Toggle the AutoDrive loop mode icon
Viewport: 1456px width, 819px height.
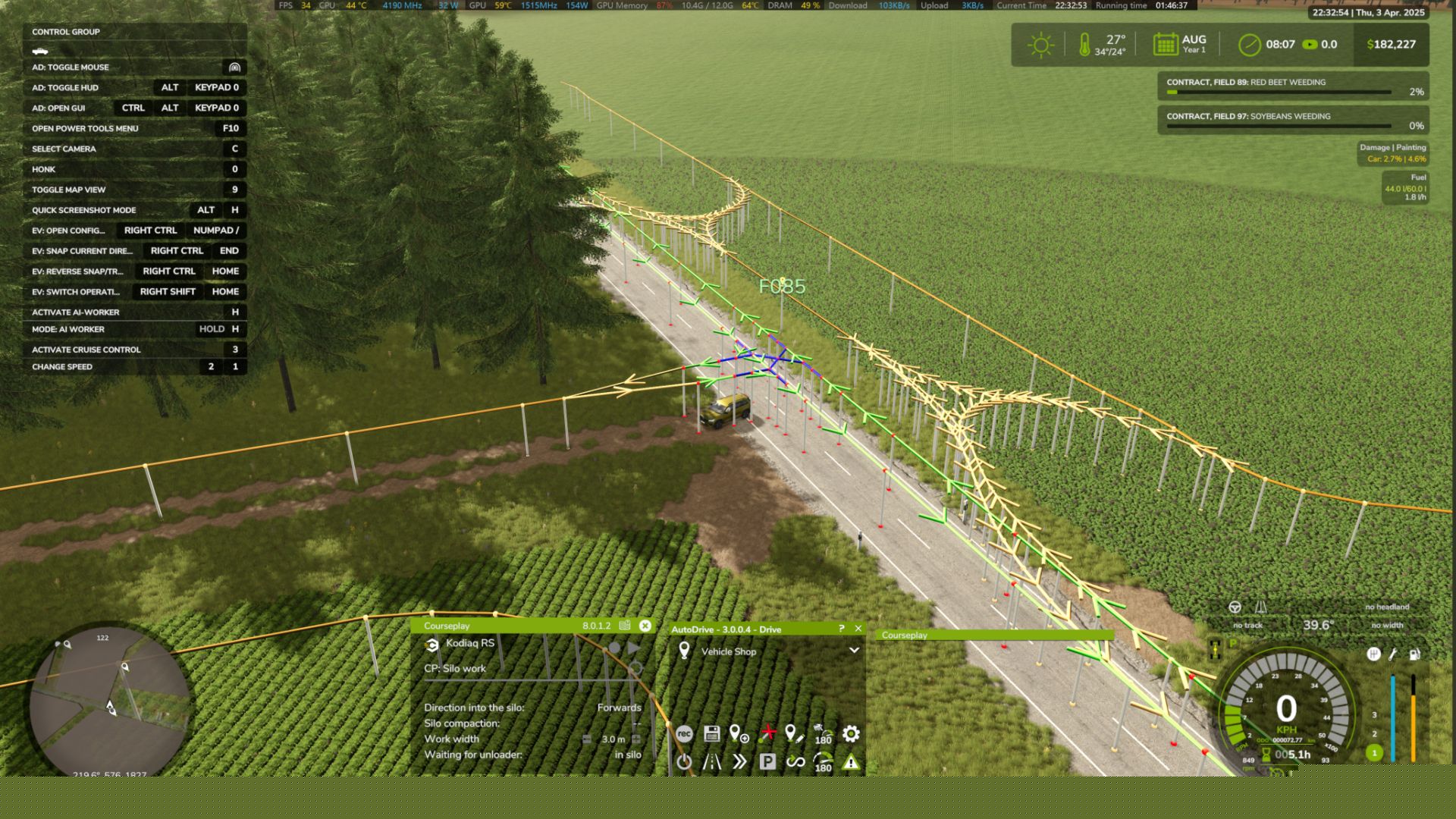tap(795, 762)
